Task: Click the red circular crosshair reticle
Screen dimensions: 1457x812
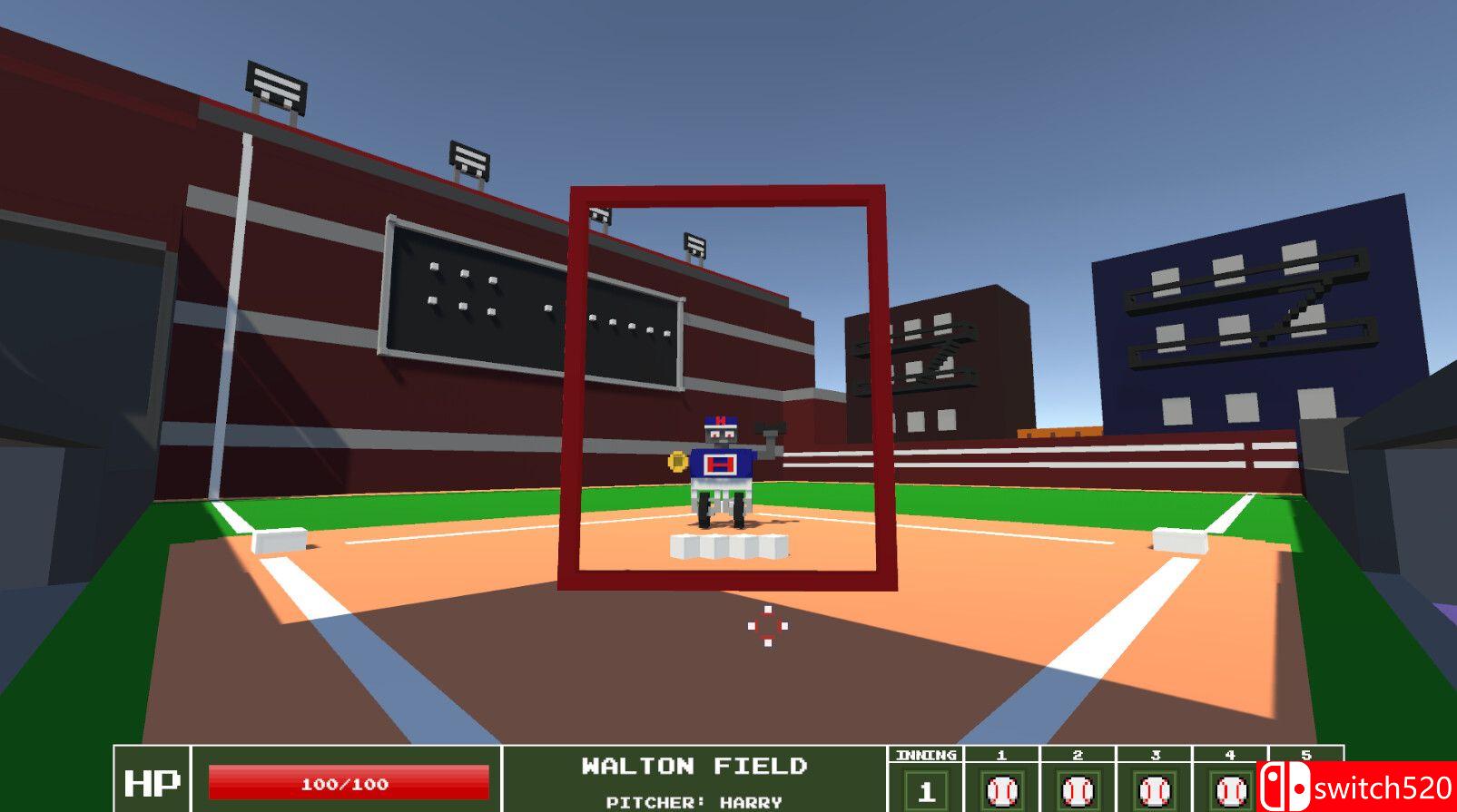Action: tap(767, 624)
